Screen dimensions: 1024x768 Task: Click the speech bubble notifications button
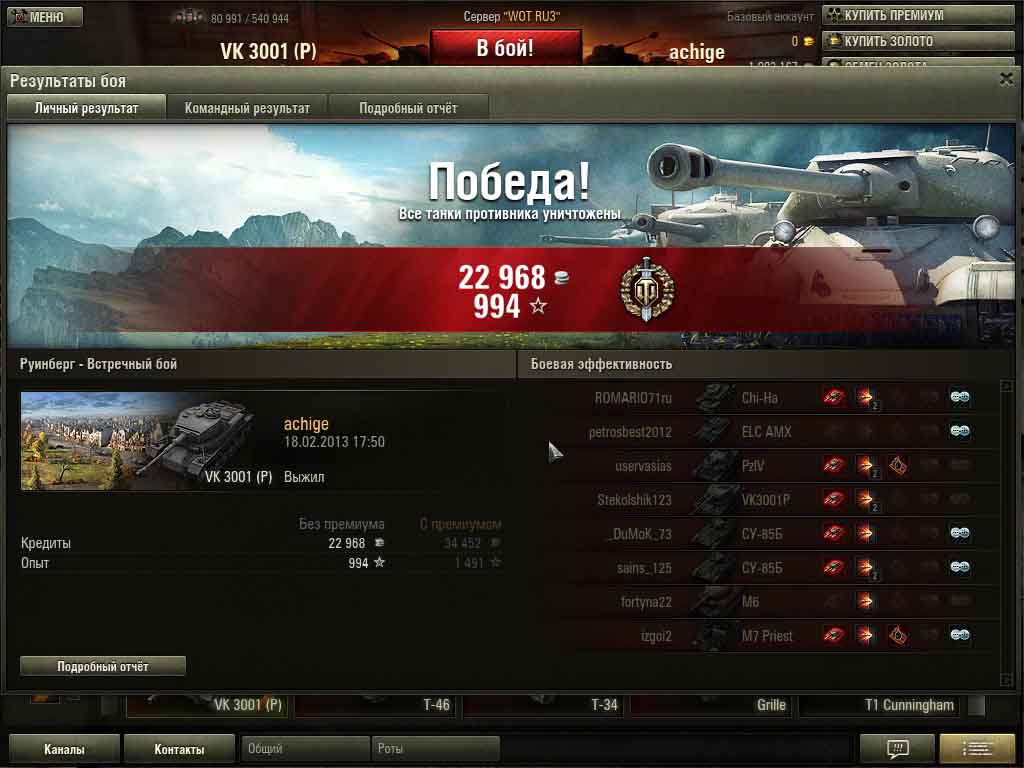(897, 749)
